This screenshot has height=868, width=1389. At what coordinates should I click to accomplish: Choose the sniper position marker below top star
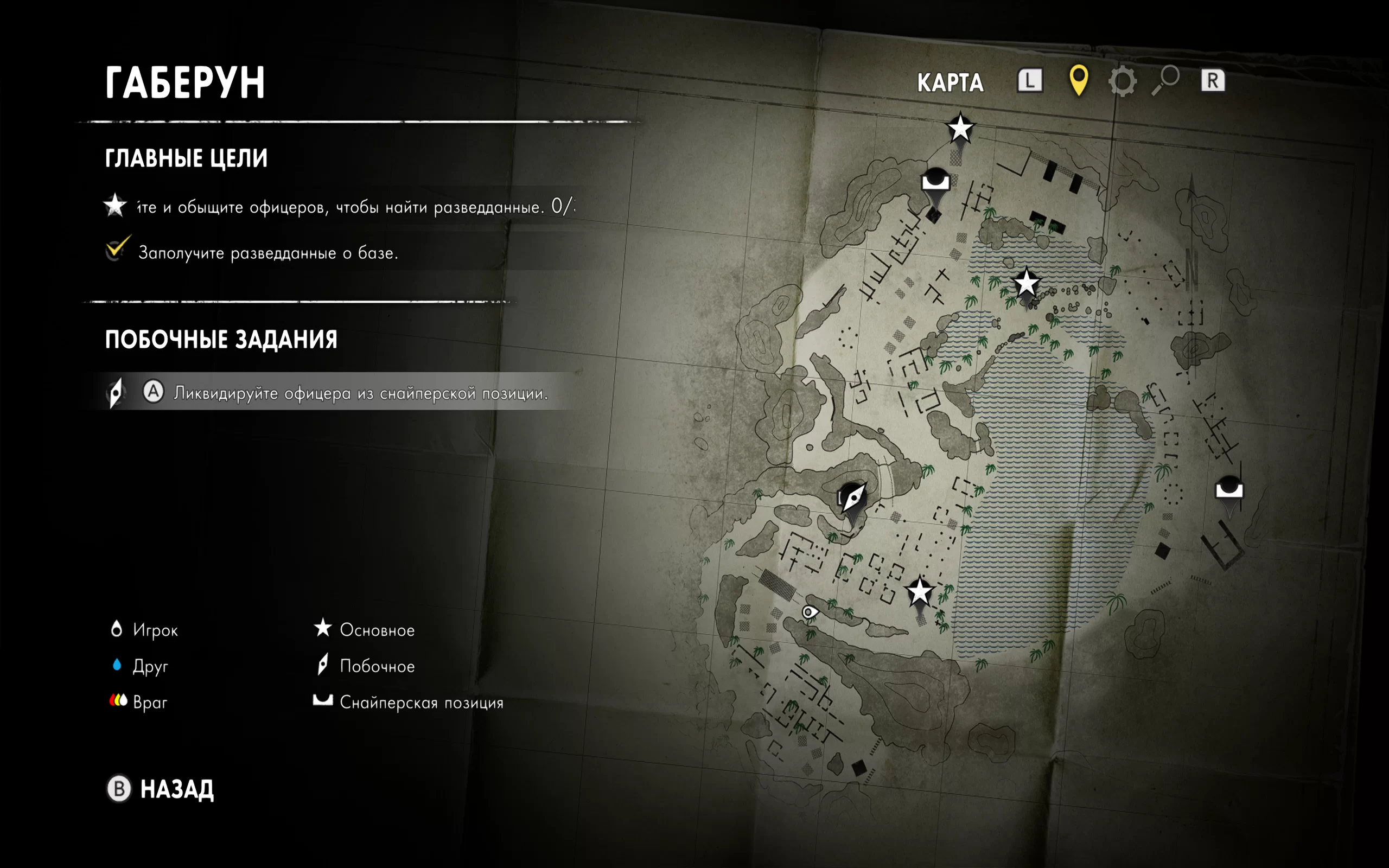(x=935, y=182)
